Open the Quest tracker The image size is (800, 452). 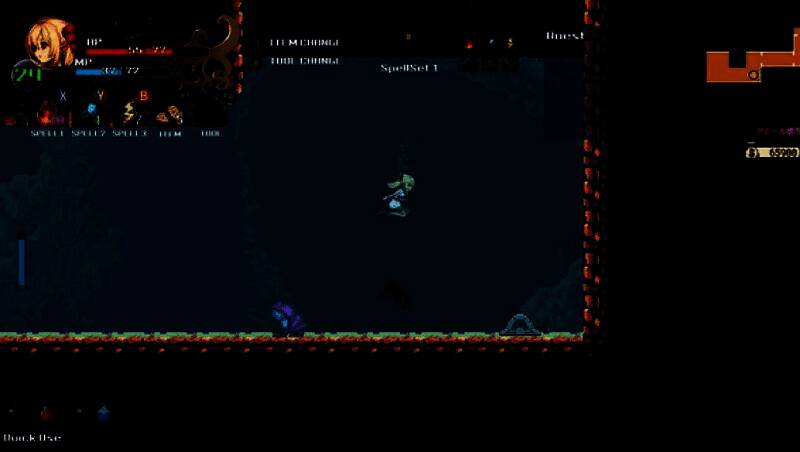pyautogui.click(x=564, y=36)
